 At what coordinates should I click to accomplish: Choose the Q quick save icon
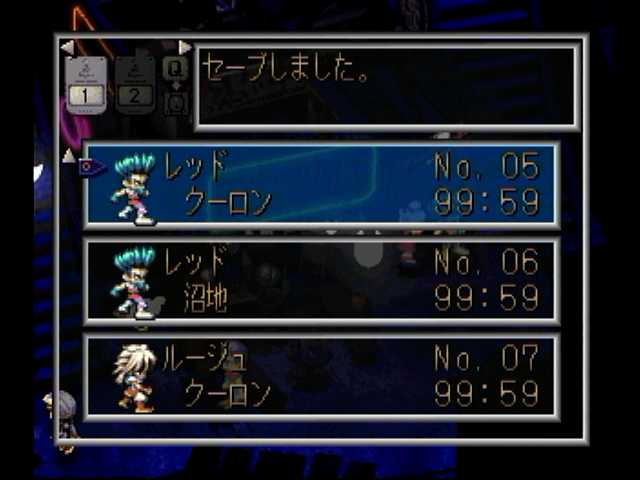(175, 68)
